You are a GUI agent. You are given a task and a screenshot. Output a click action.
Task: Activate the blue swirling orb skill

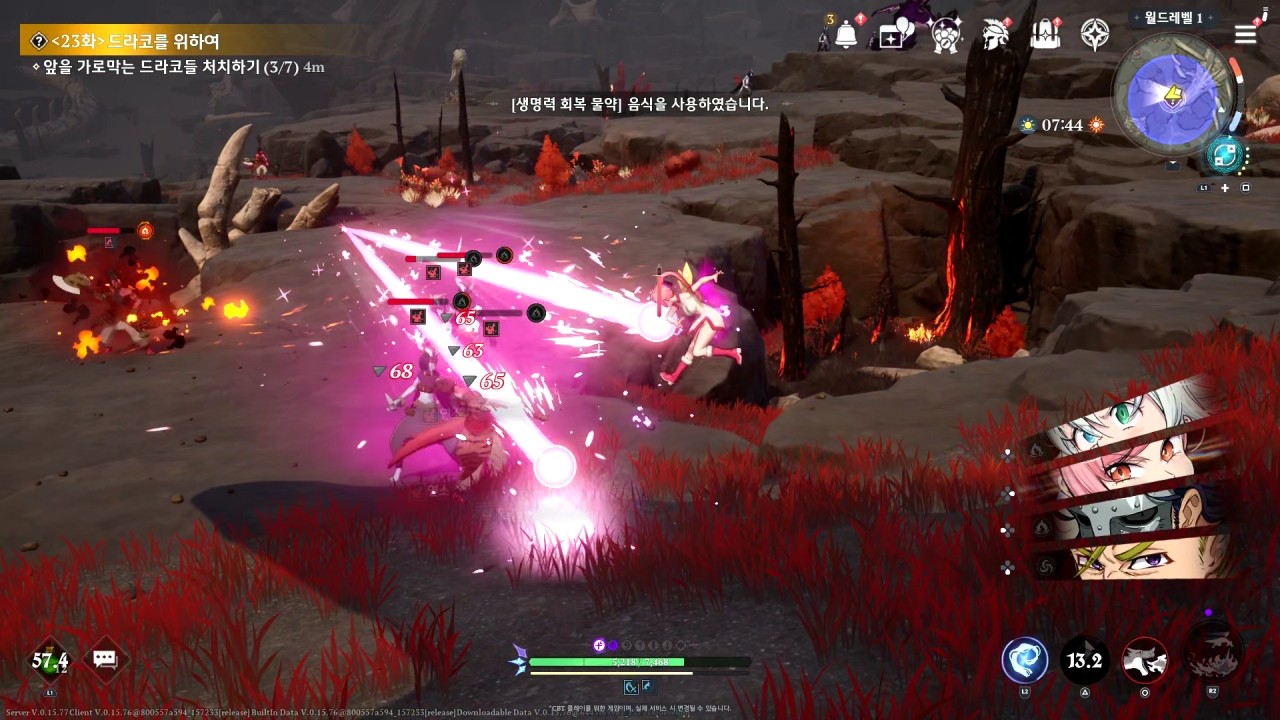pyautogui.click(x=1025, y=660)
